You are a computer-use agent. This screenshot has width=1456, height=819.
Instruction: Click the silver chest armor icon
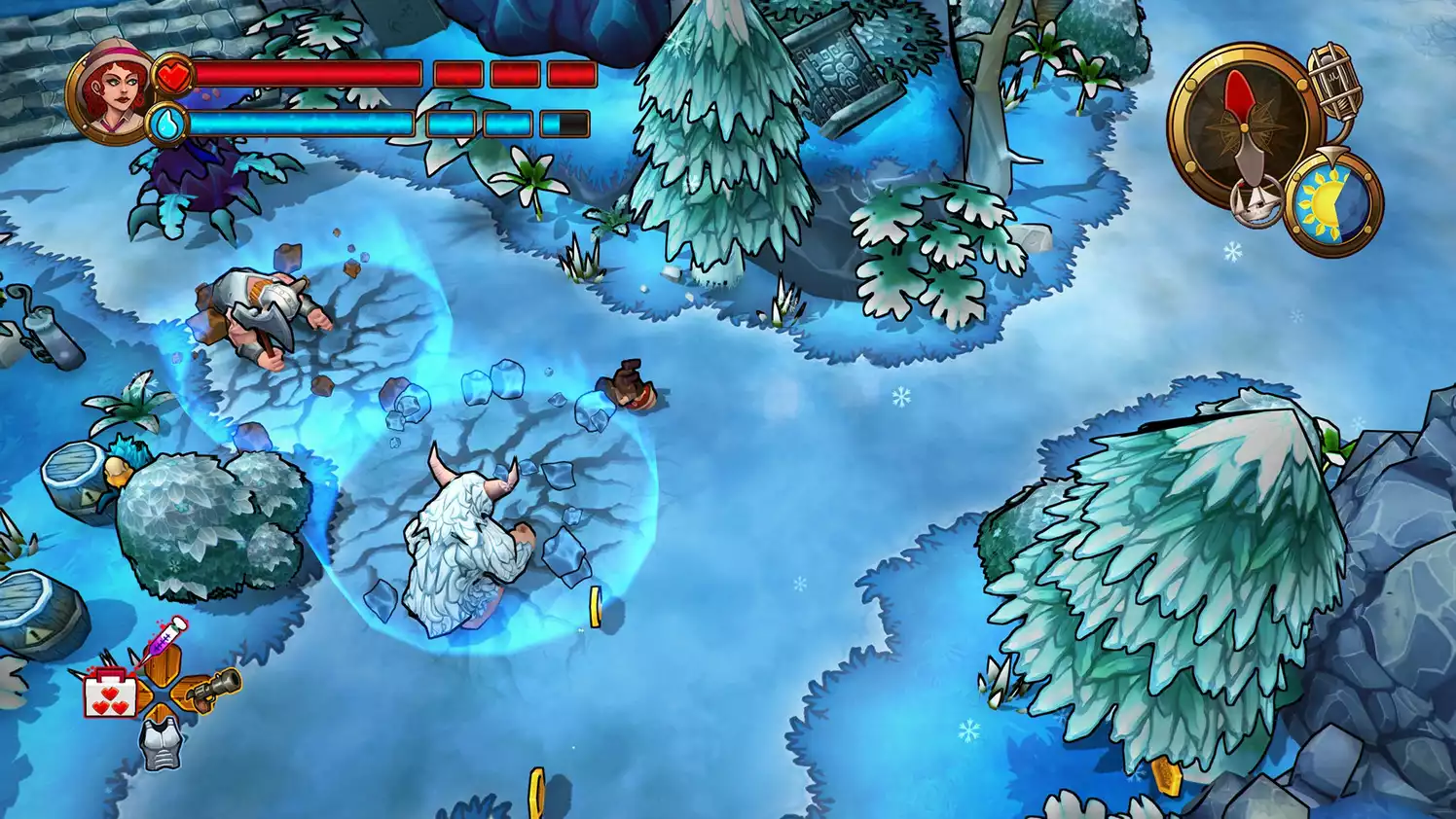(162, 744)
